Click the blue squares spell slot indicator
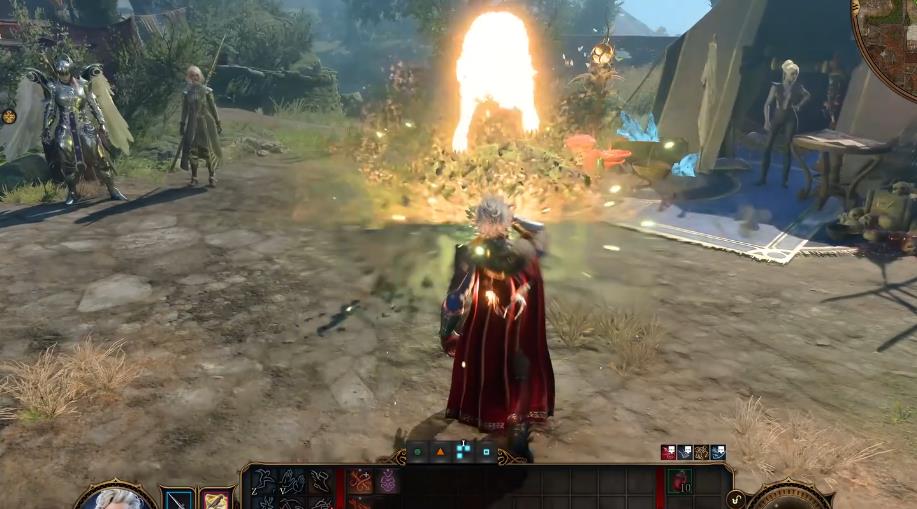The width and height of the screenshot is (917, 509). pyautogui.click(x=463, y=452)
